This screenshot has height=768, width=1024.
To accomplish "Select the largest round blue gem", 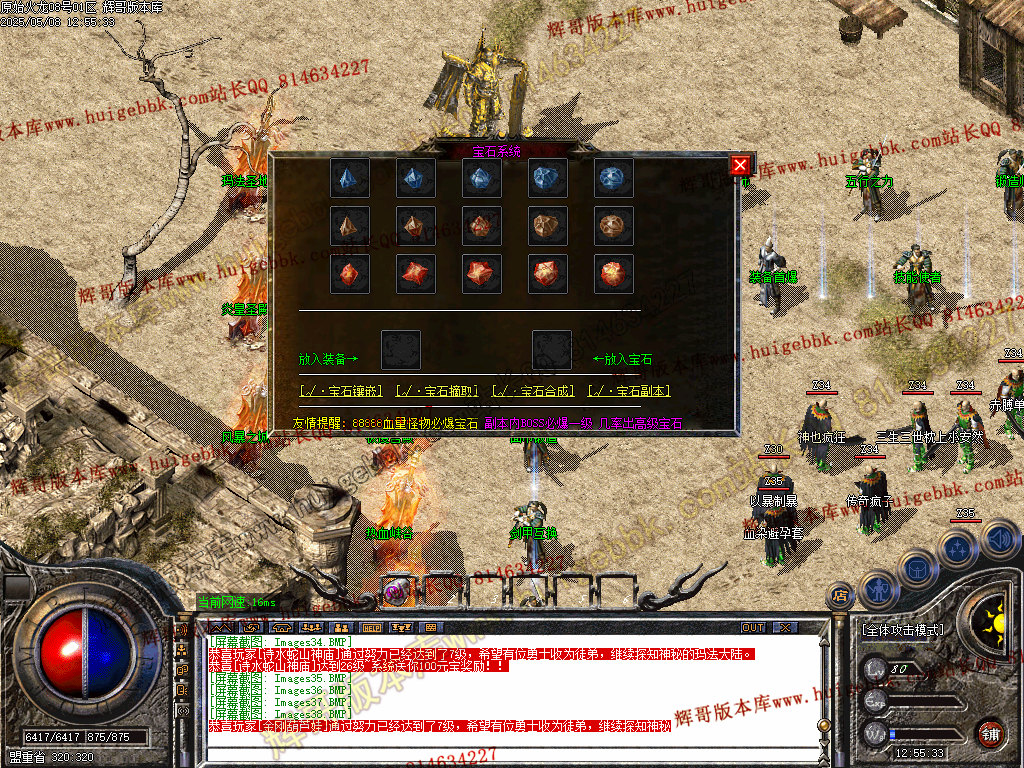I will (614, 178).
